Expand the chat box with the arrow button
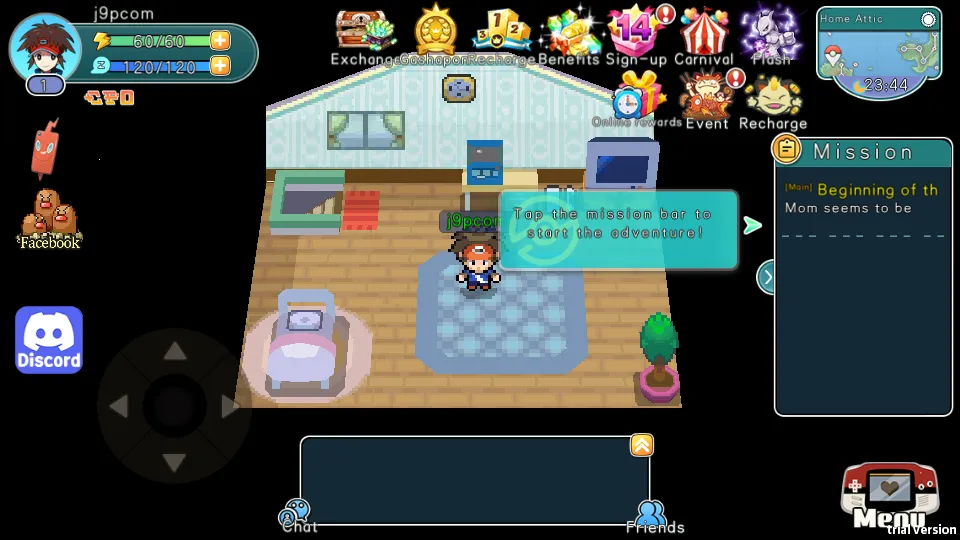 coord(641,446)
